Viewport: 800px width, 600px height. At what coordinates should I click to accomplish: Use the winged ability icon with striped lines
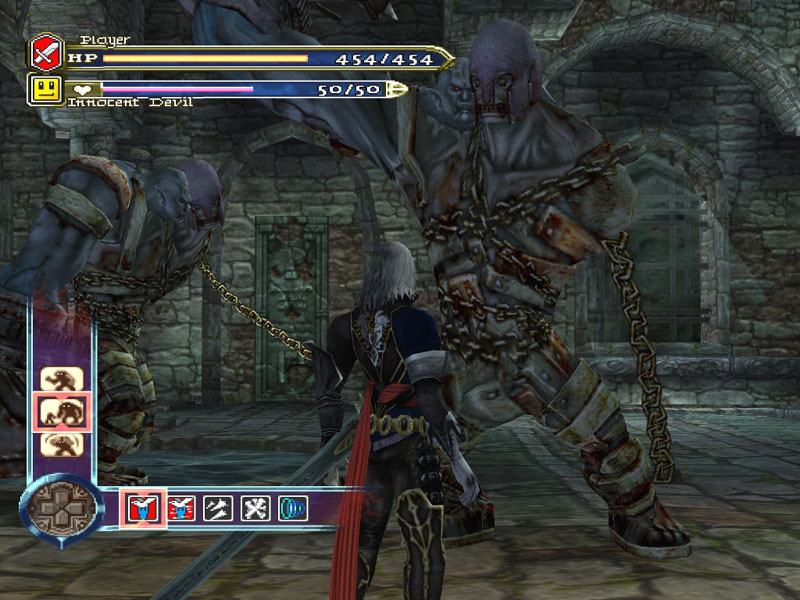pyautogui.click(x=181, y=508)
